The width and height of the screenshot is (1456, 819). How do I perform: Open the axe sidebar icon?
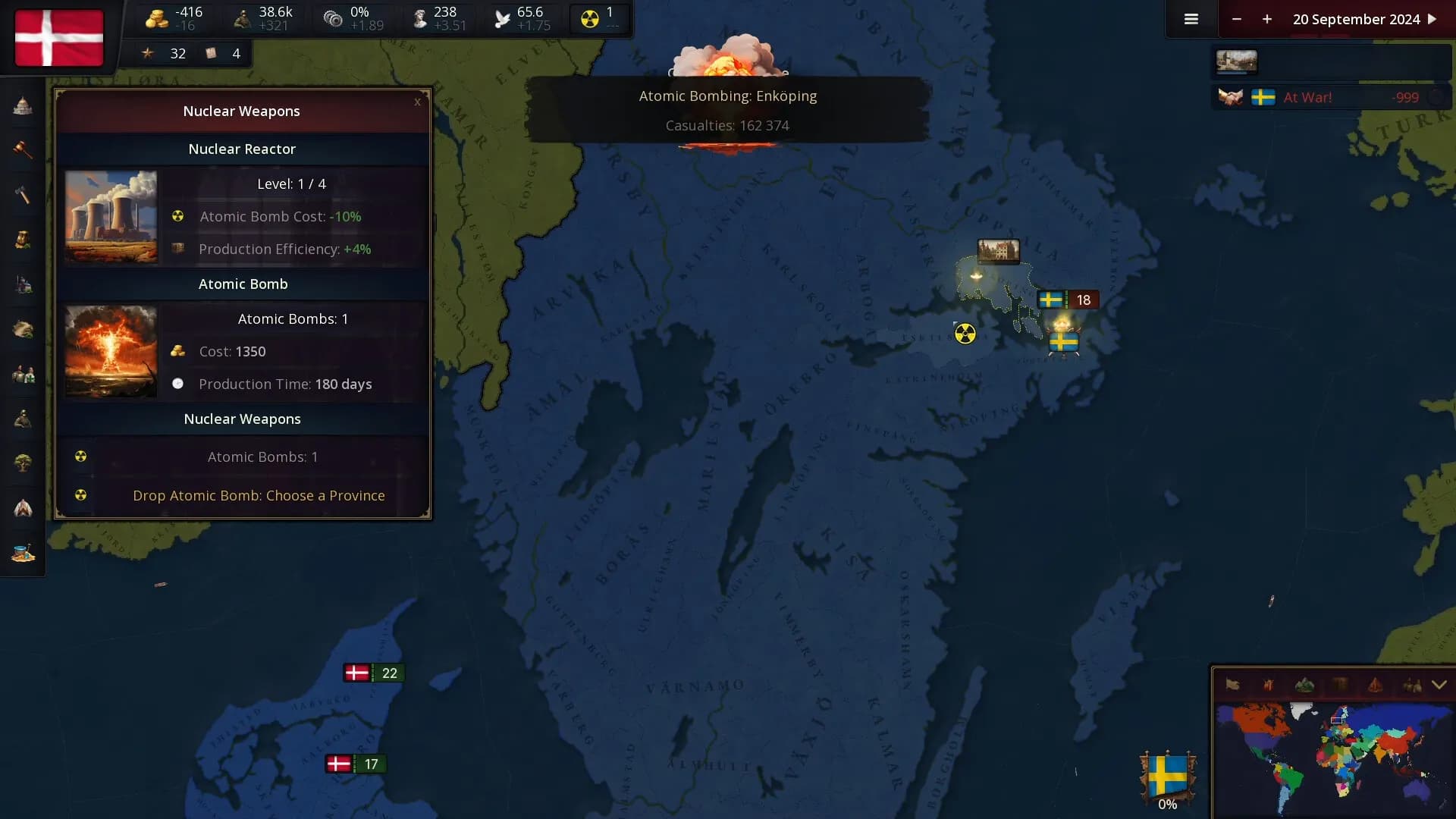tap(23, 195)
